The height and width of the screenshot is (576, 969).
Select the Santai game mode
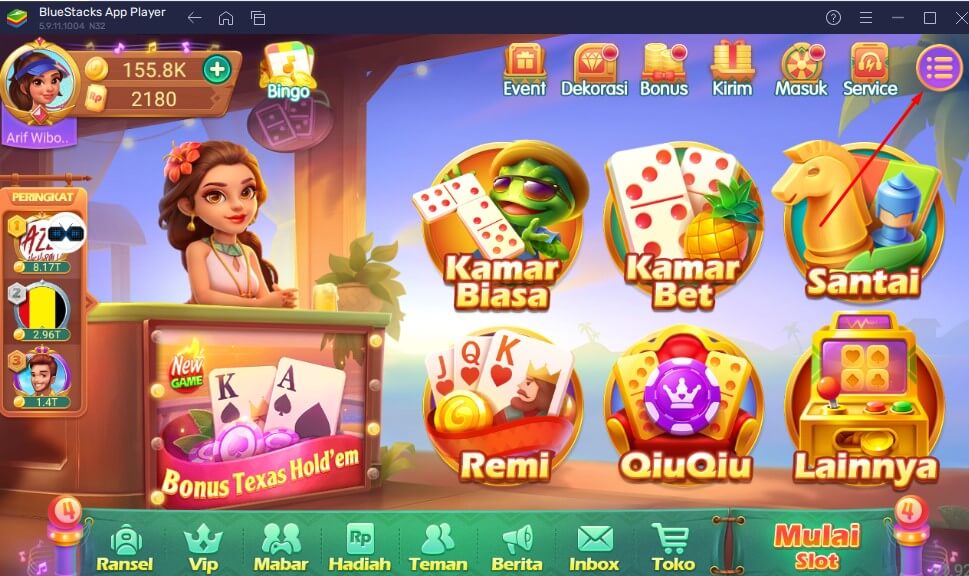[x=862, y=228]
